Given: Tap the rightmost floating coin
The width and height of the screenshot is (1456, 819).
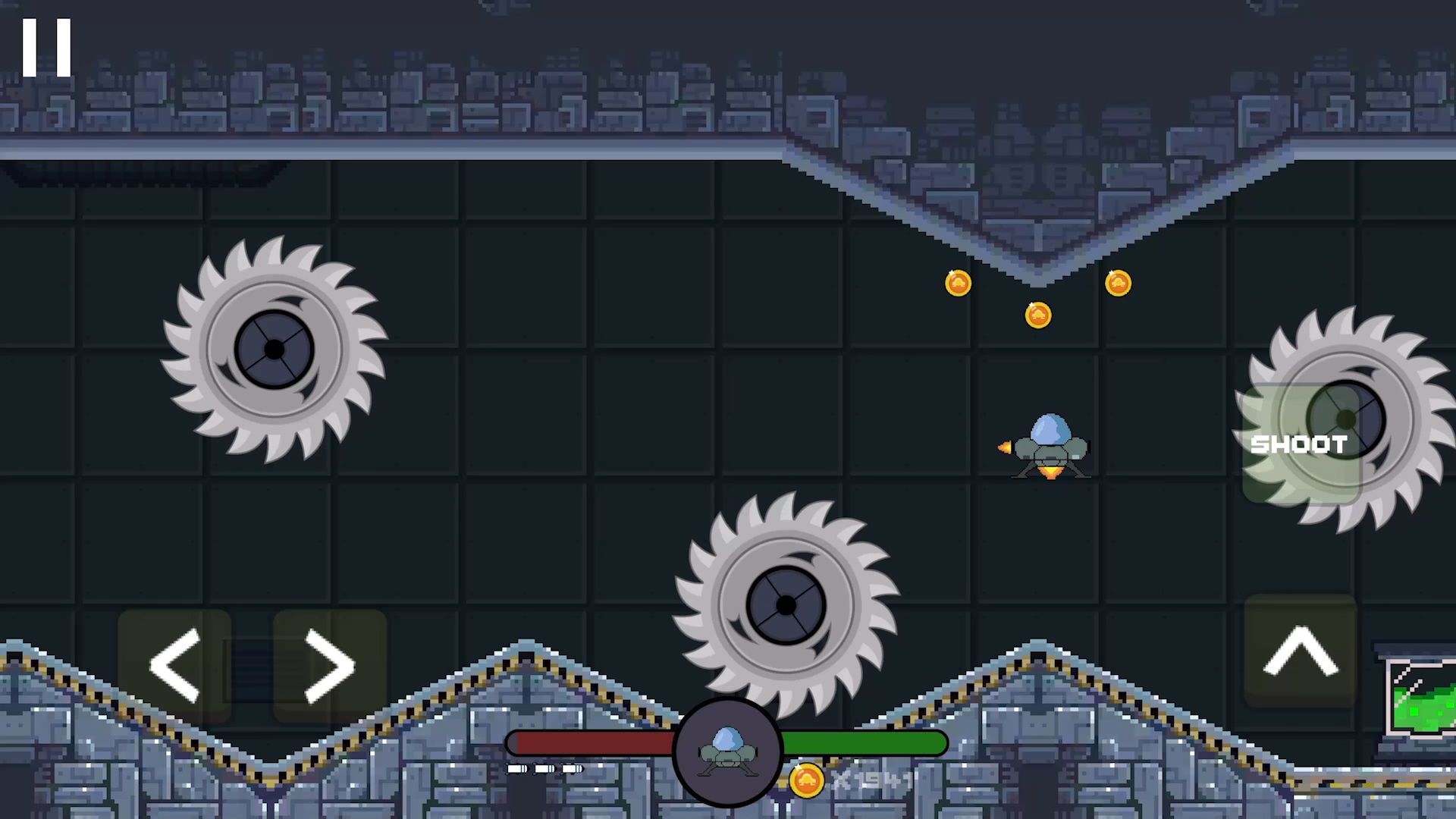Looking at the screenshot, I should tap(1118, 283).
